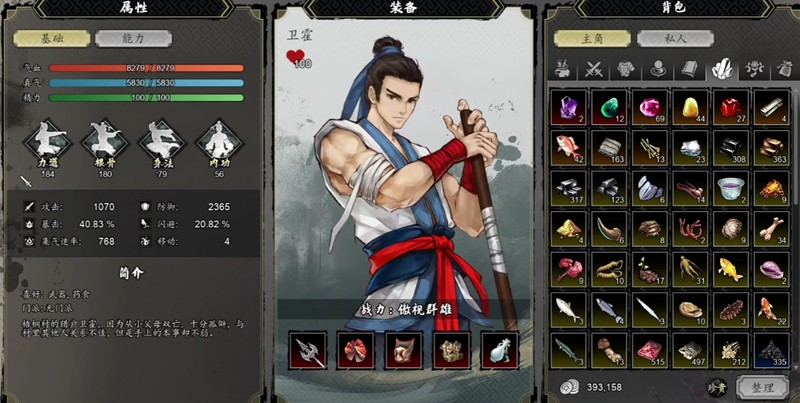Click the equipped leather armor slot
The image size is (800, 403).
tap(403, 350)
